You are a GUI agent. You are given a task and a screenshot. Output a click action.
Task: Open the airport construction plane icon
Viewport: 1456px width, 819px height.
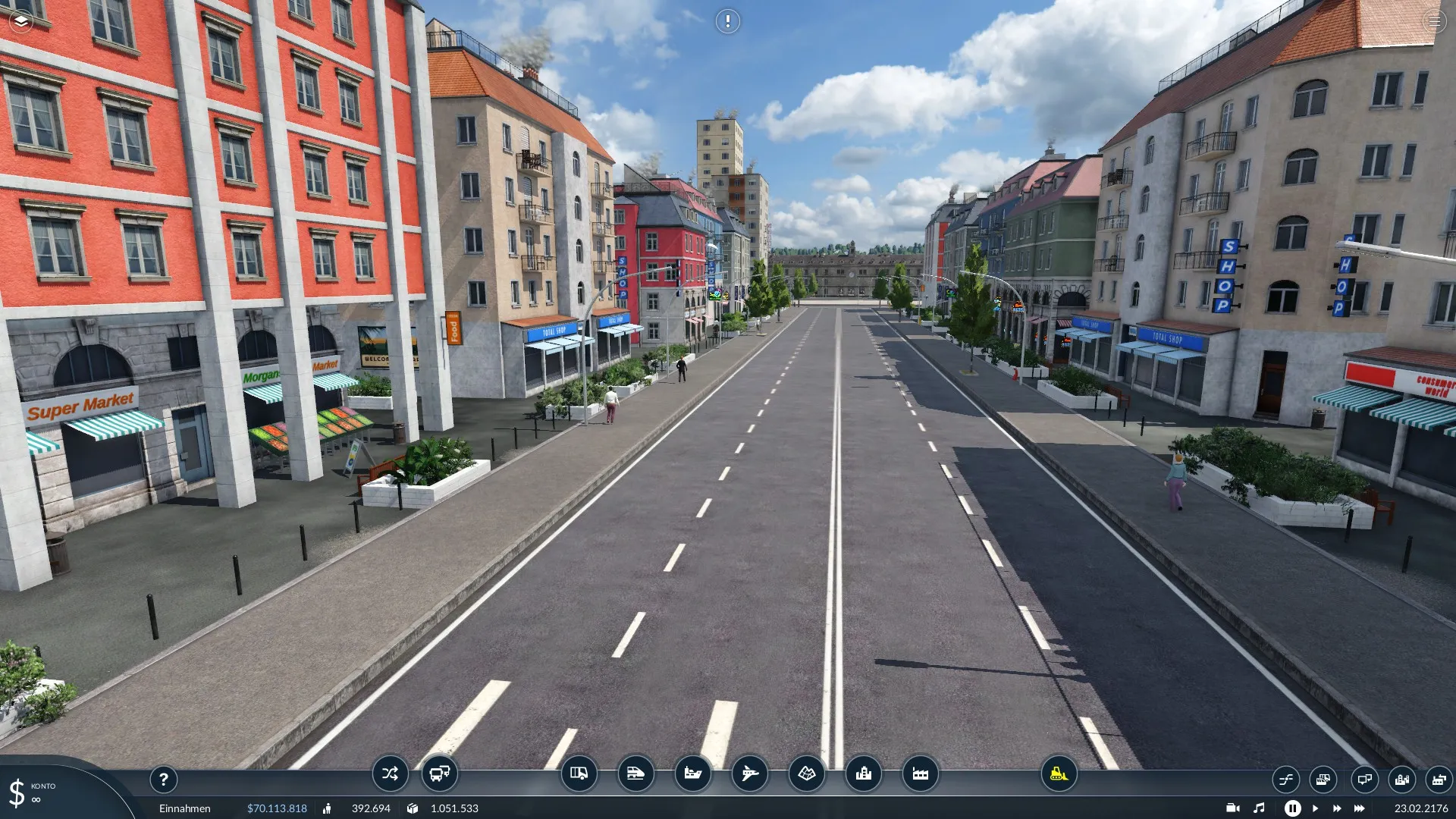(x=749, y=773)
